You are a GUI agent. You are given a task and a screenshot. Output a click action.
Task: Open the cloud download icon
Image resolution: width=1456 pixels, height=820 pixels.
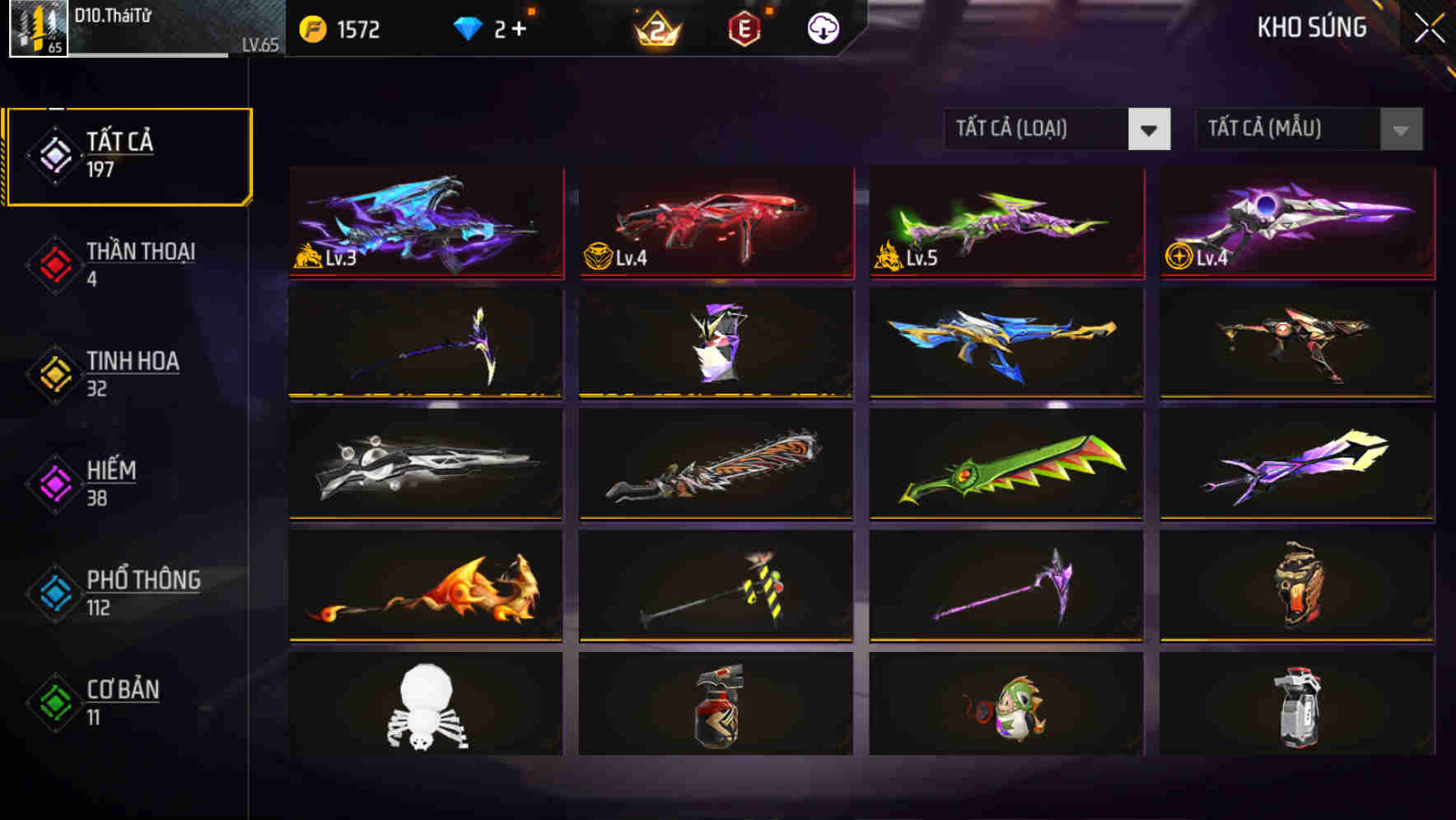[x=824, y=27]
